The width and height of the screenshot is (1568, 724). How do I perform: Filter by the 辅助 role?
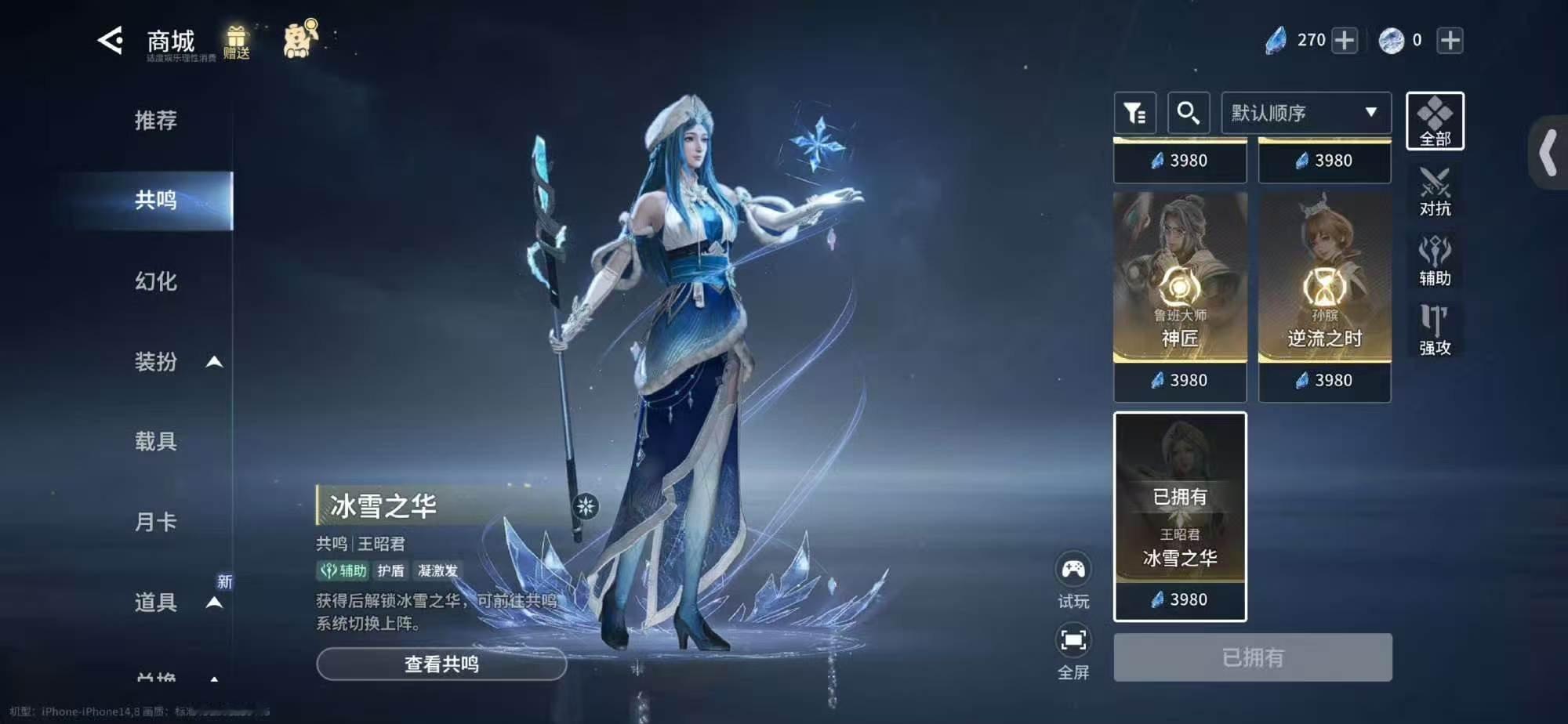click(x=1435, y=261)
